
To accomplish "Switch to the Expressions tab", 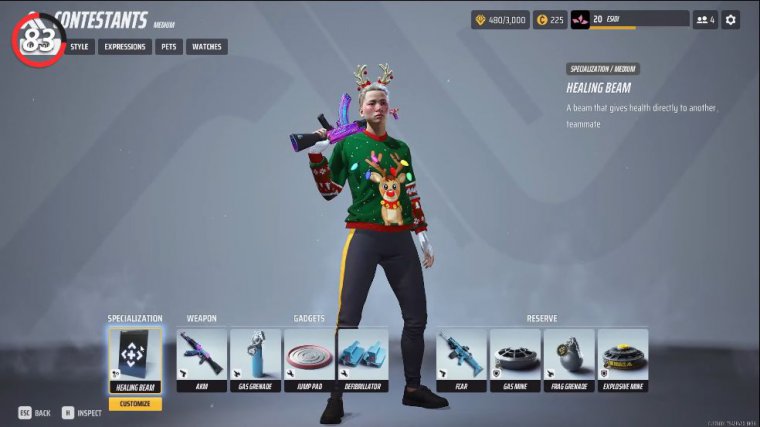I will tap(125, 46).
